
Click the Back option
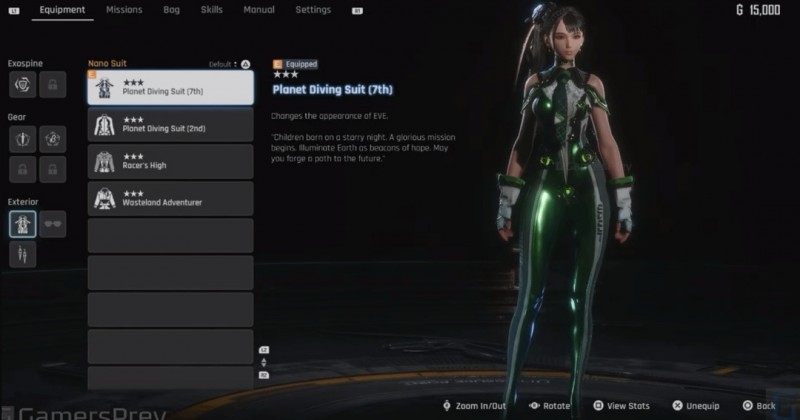(x=759, y=406)
